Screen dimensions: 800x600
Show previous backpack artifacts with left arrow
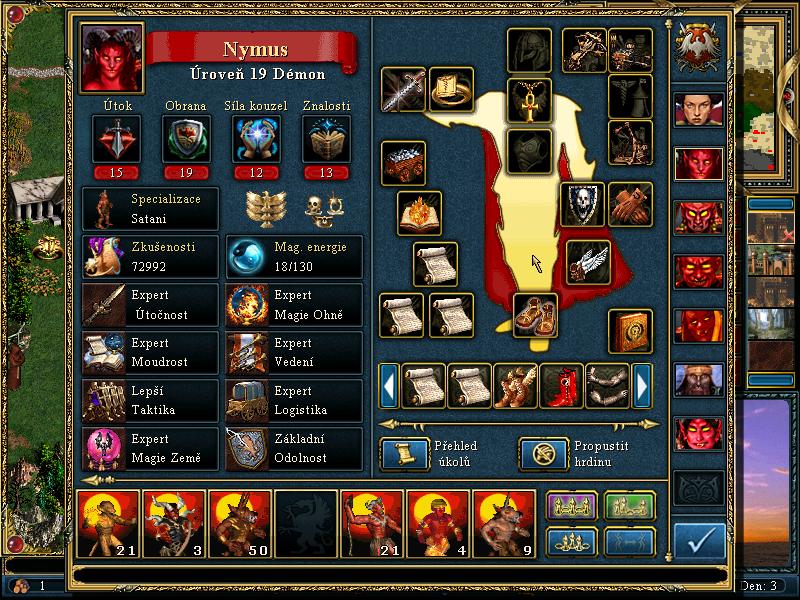coord(389,385)
